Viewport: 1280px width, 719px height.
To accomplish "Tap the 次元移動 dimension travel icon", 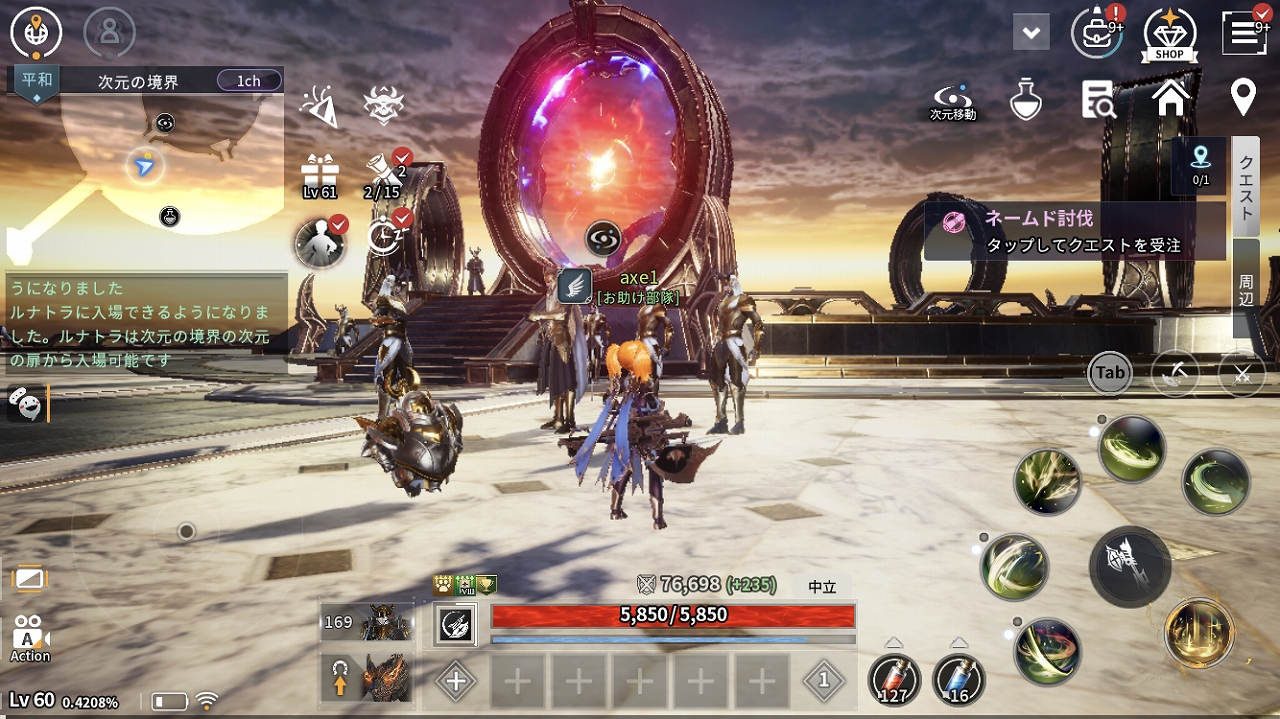I will click(953, 100).
